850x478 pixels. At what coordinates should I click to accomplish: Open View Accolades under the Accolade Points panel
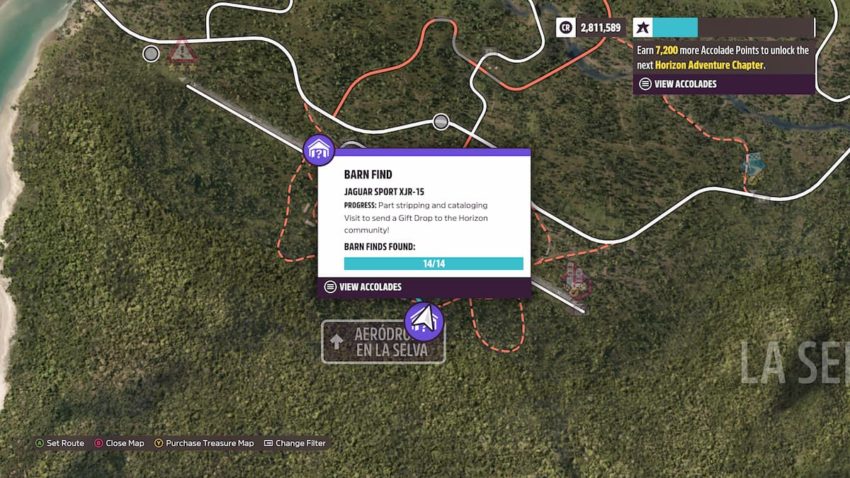coord(684,84)
